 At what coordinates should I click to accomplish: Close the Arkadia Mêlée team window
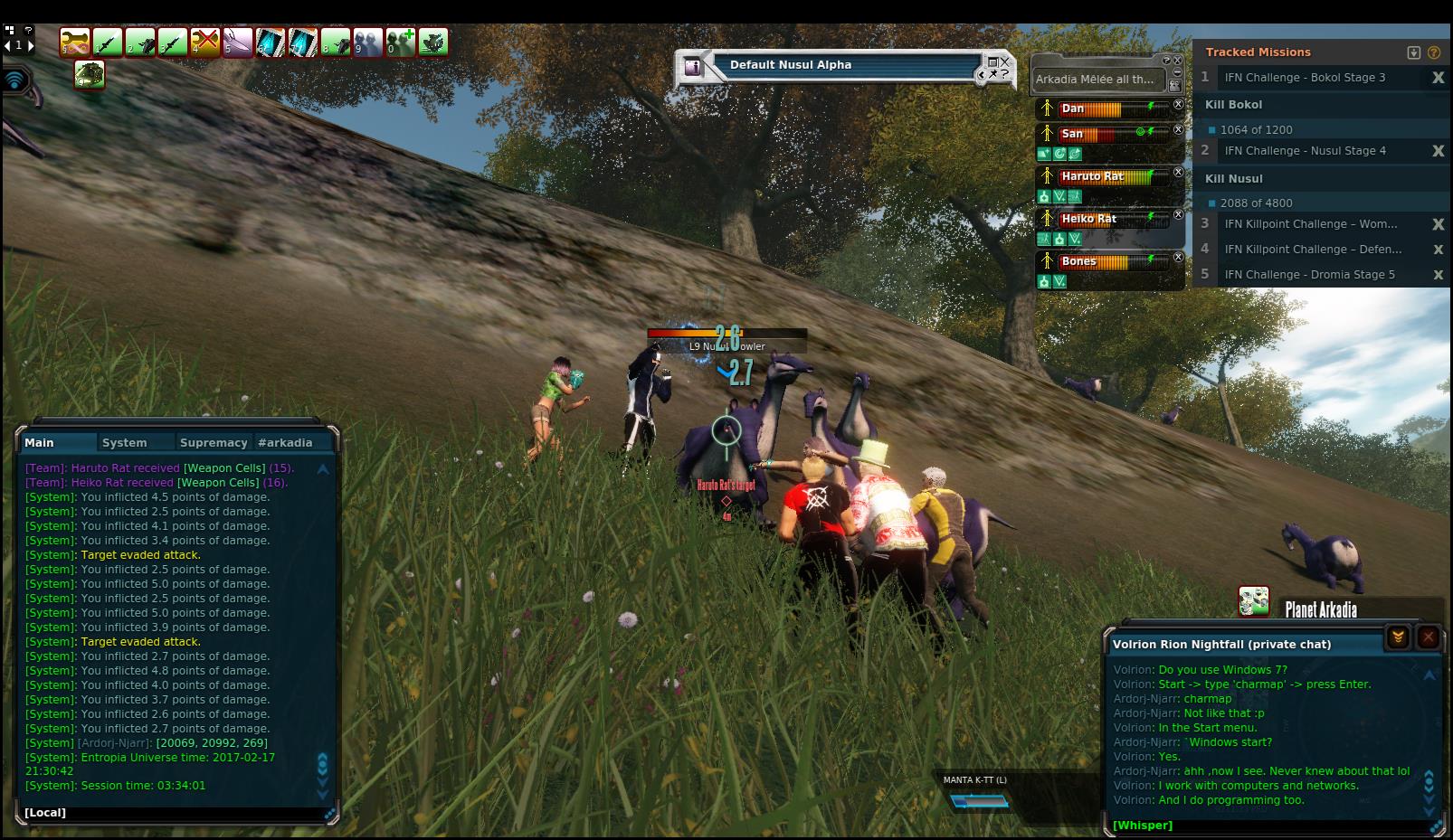tap(1177, 61)
